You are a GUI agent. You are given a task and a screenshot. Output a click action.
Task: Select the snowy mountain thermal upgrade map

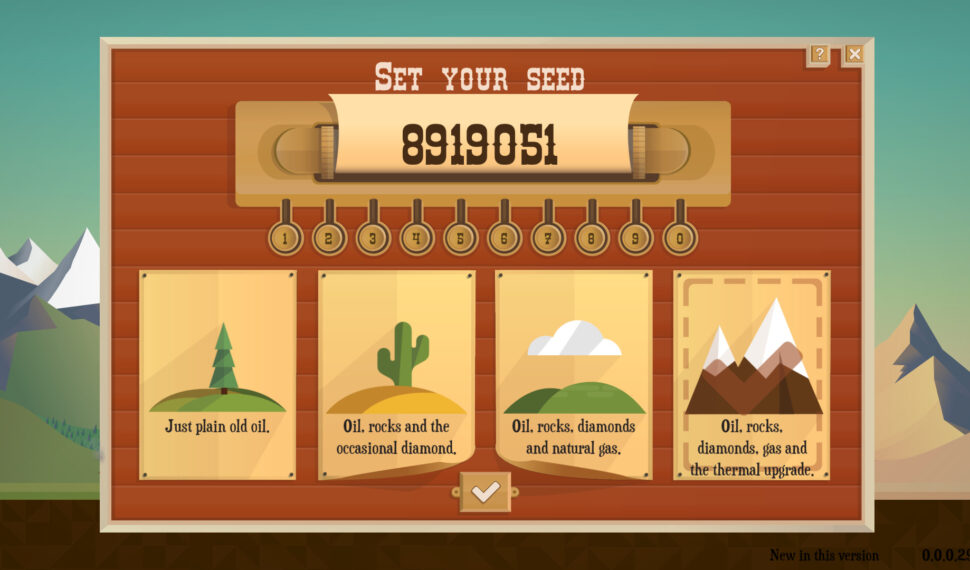[752, 374]
